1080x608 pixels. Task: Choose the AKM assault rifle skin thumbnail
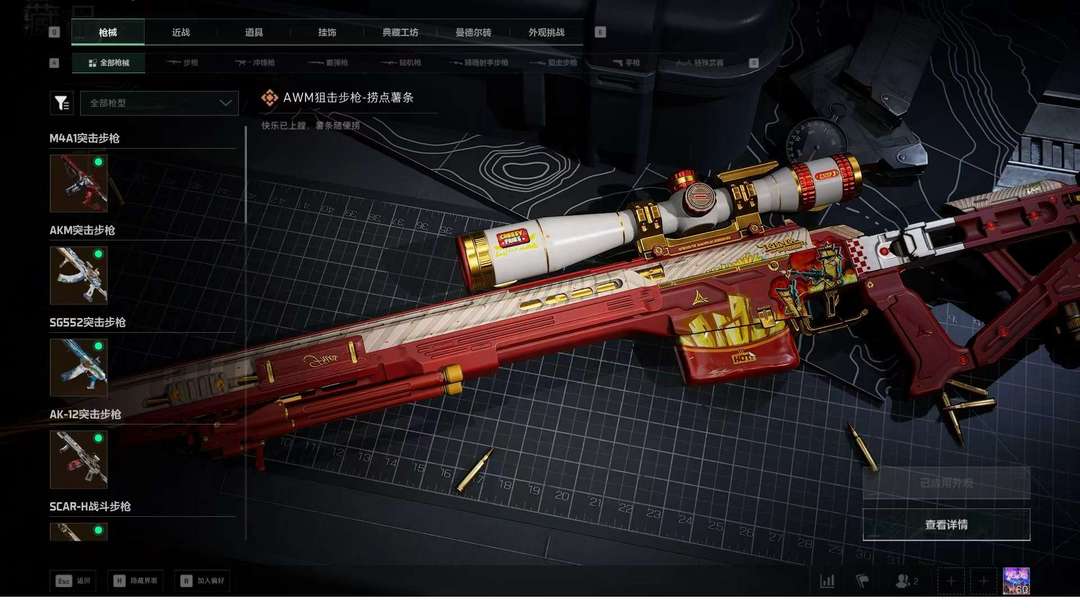pos(79,275)
